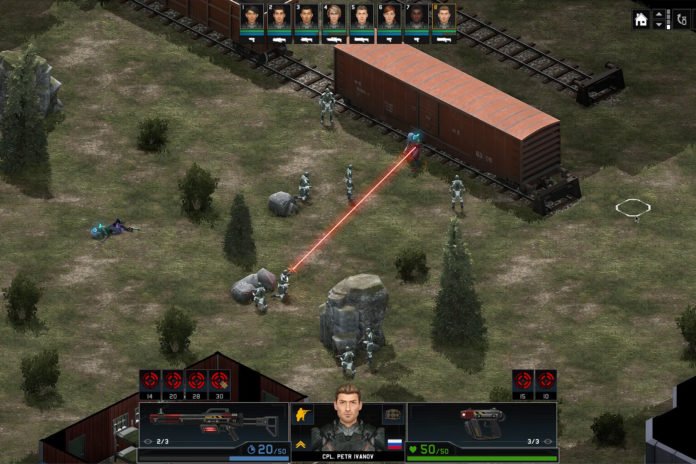Select soldier portrait number 6
The image size is (696, 464).
pyautogui.click(x=389, y=18)
